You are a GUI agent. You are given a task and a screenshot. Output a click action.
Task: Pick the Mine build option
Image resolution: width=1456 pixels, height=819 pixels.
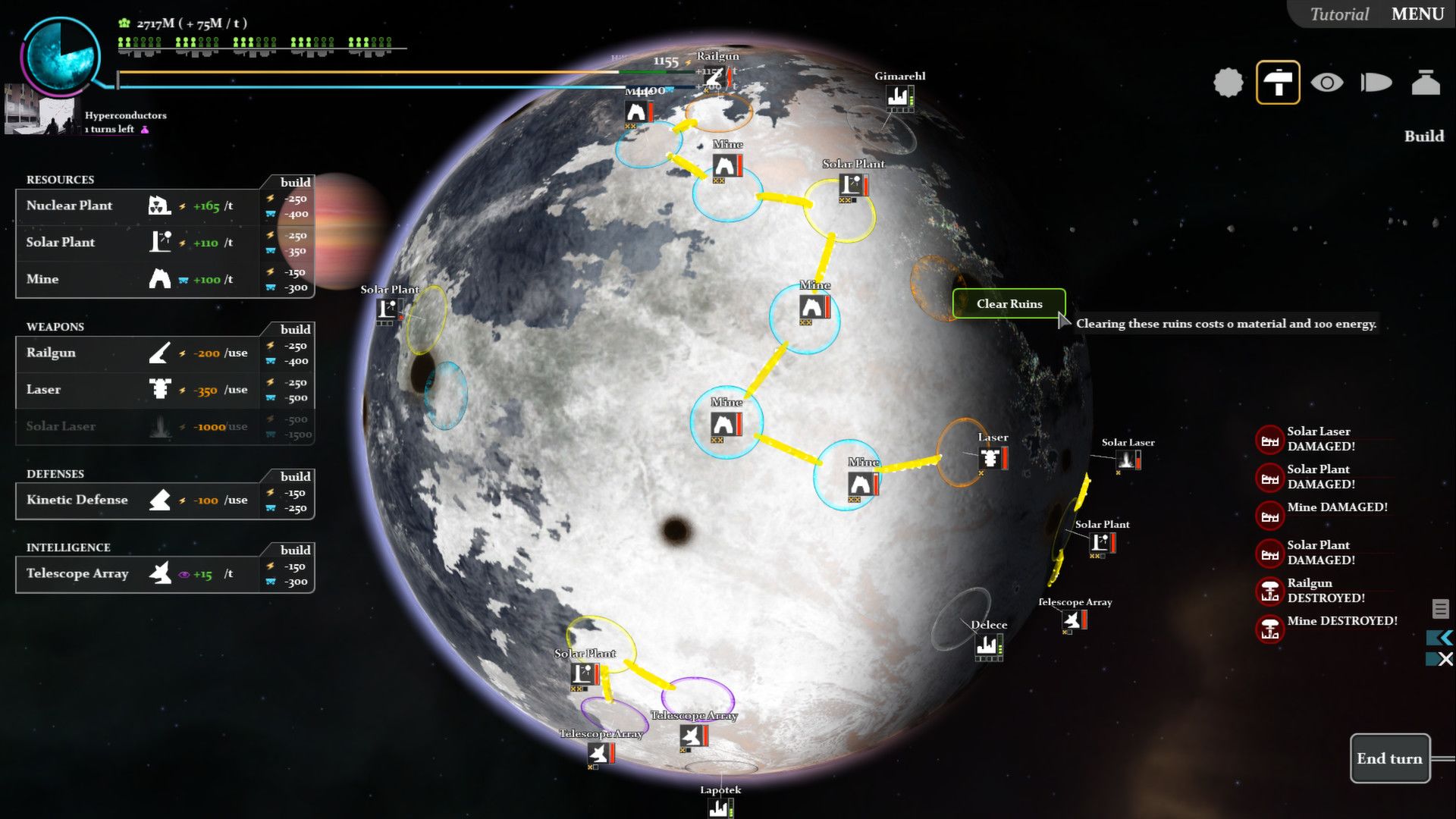136,279
